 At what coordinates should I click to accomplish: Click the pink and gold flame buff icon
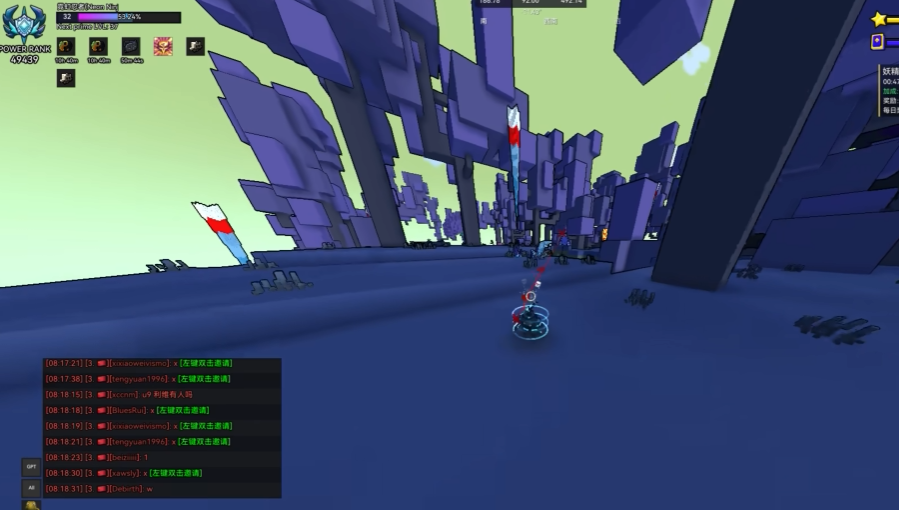tap(163, 47)
